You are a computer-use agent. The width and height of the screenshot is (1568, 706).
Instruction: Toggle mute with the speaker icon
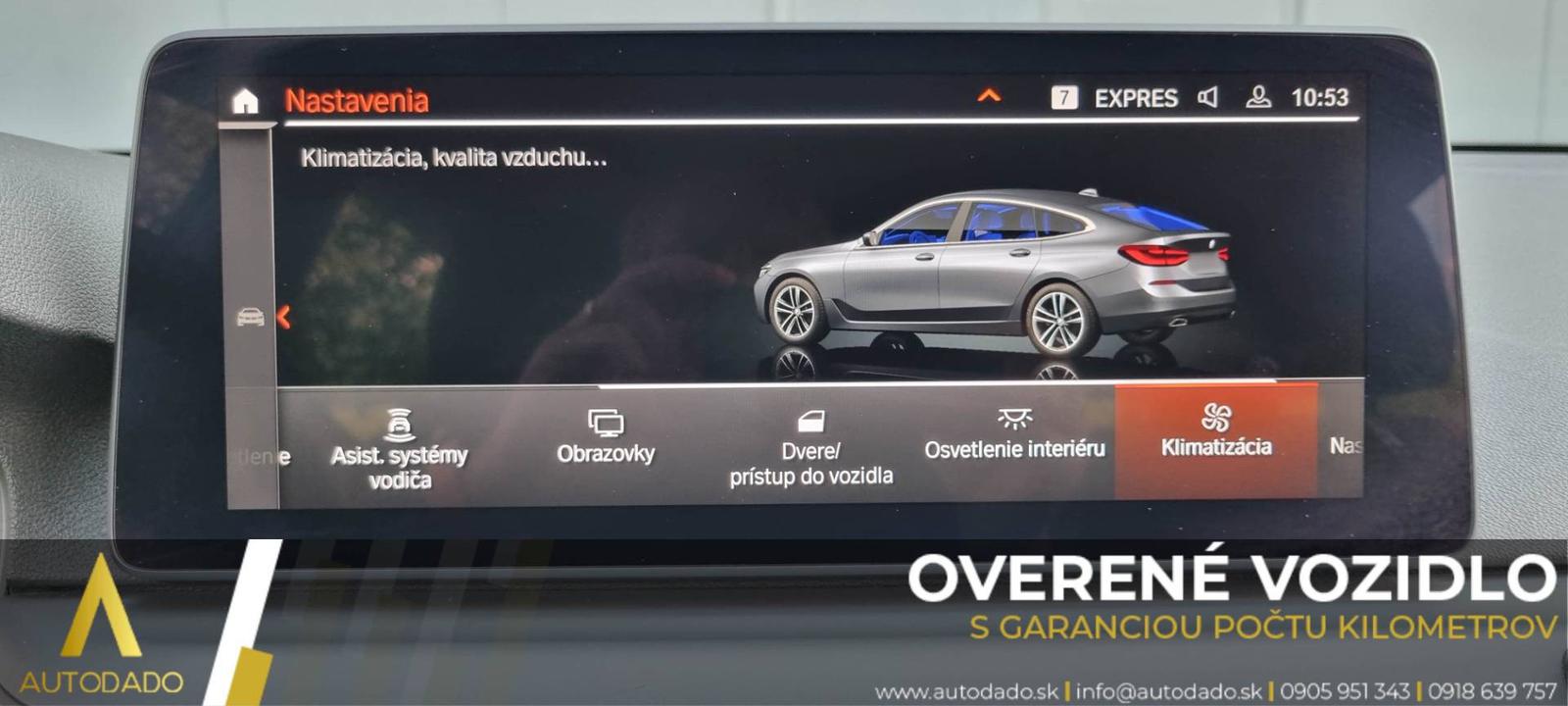(1209, 98)
